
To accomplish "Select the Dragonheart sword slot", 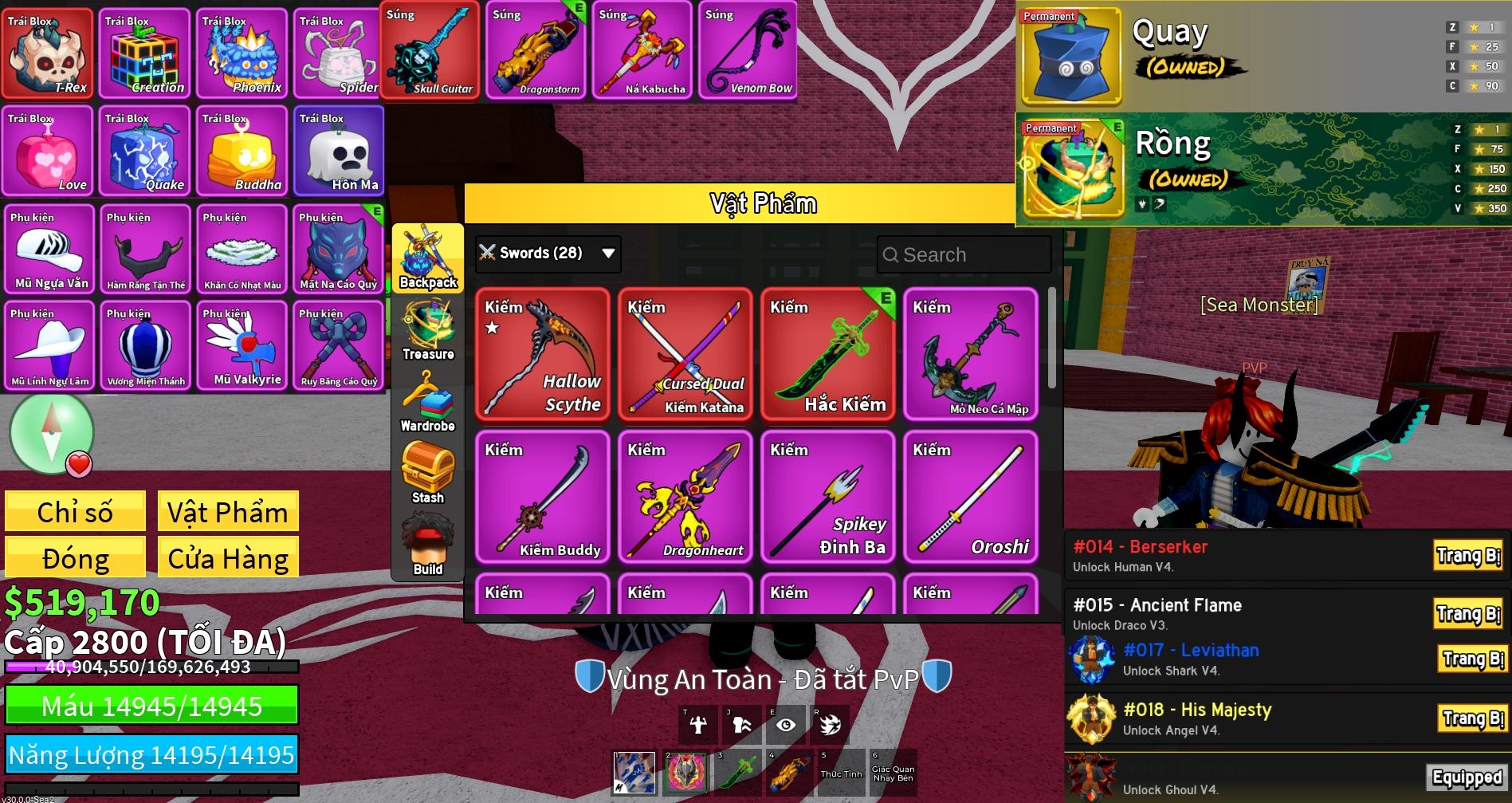I will point(685,497).
